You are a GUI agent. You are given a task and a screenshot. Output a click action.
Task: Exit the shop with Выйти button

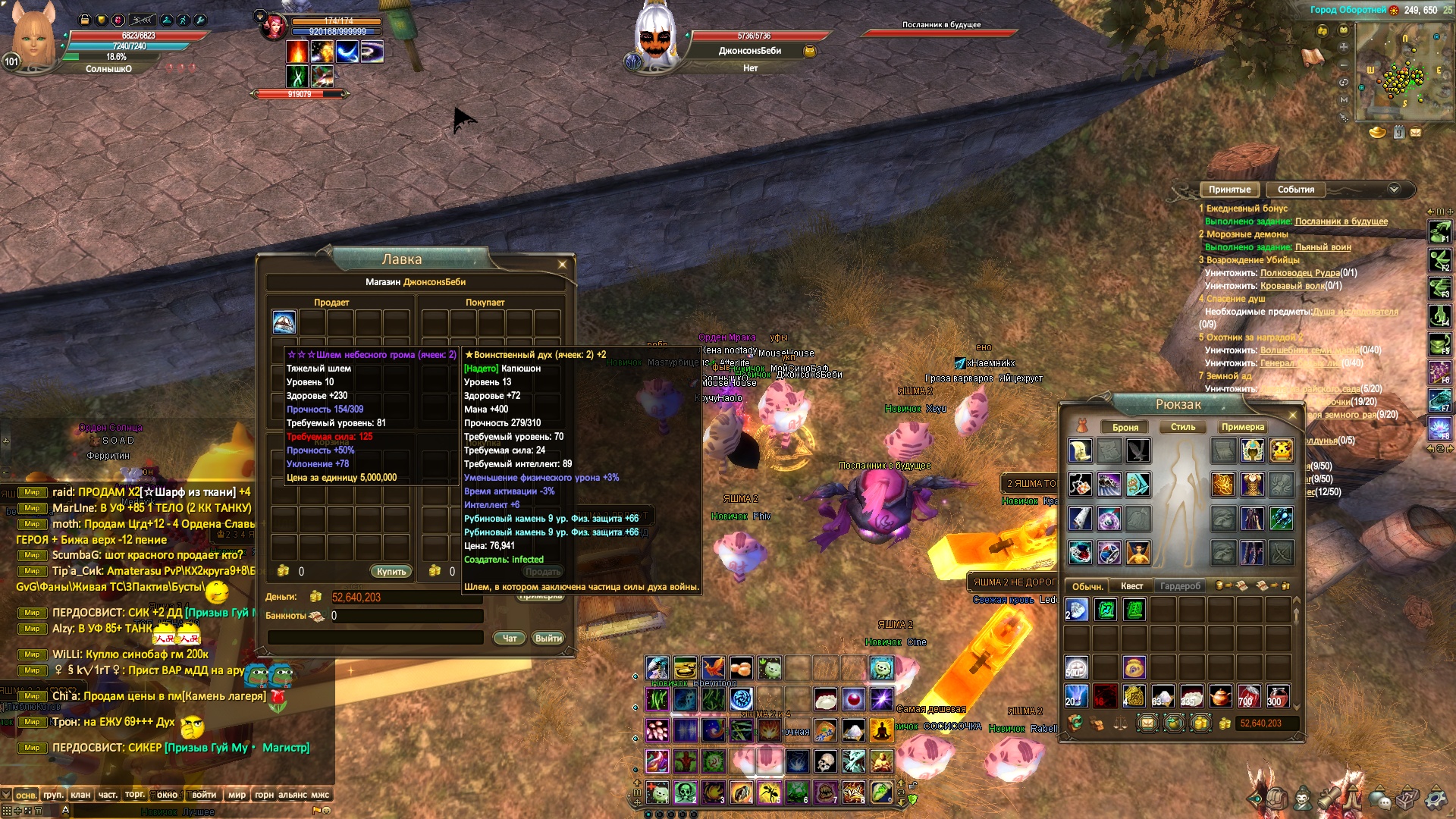point(548,639)
